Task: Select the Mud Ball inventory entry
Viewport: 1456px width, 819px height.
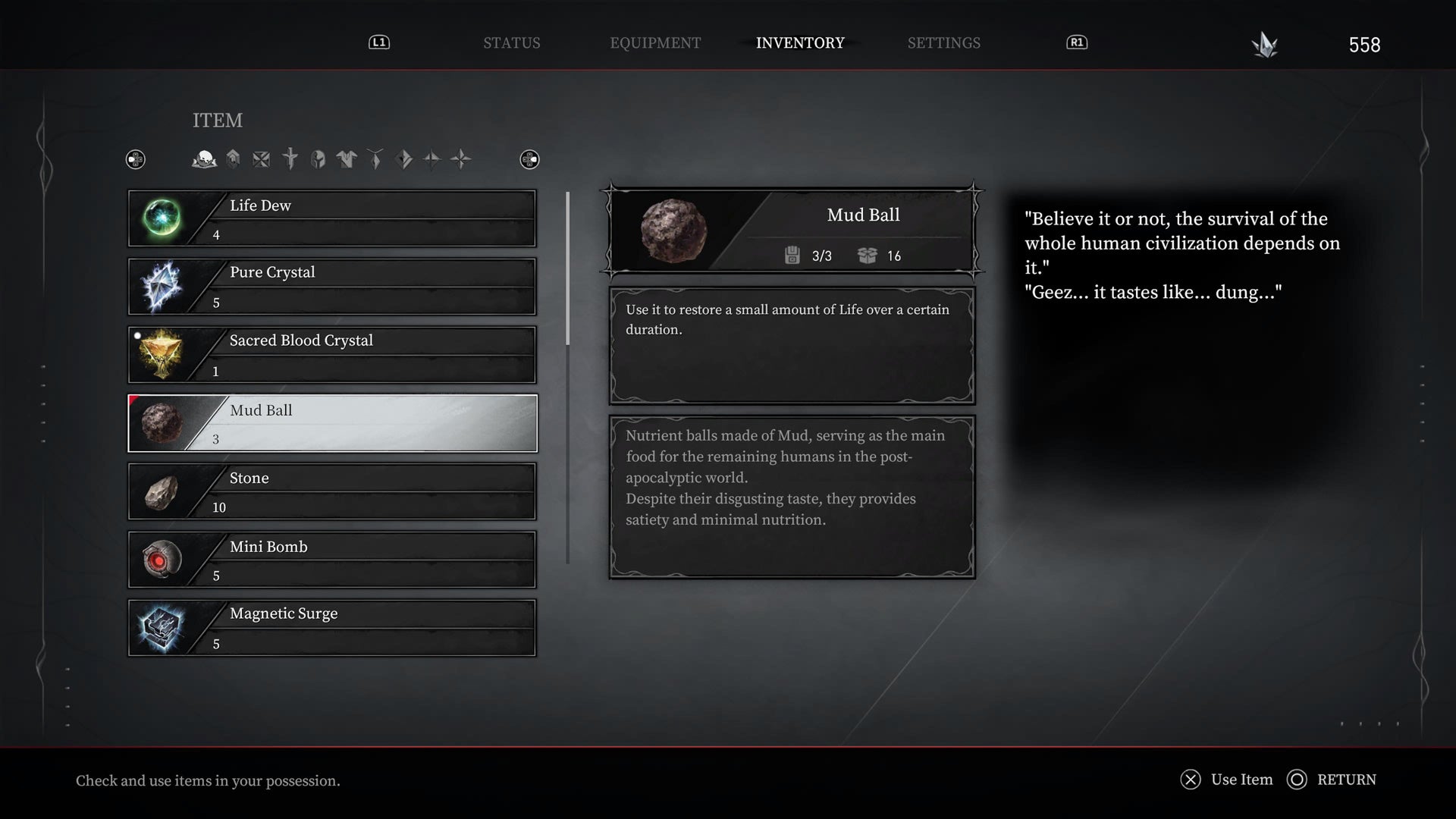Action: click(332, 423)
